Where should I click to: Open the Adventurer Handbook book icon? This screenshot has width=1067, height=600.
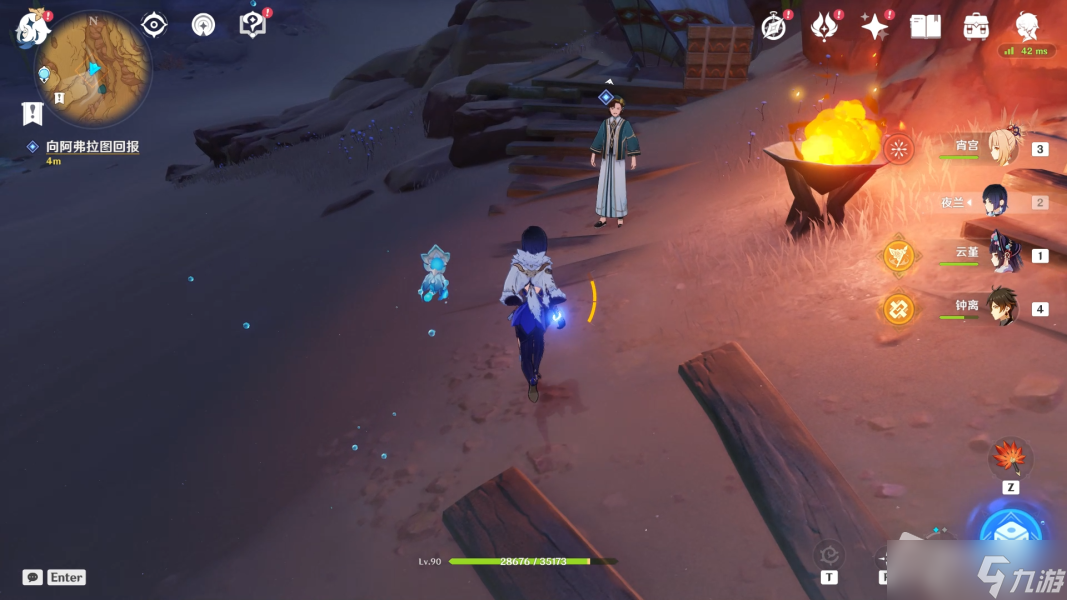coord(925,27)
